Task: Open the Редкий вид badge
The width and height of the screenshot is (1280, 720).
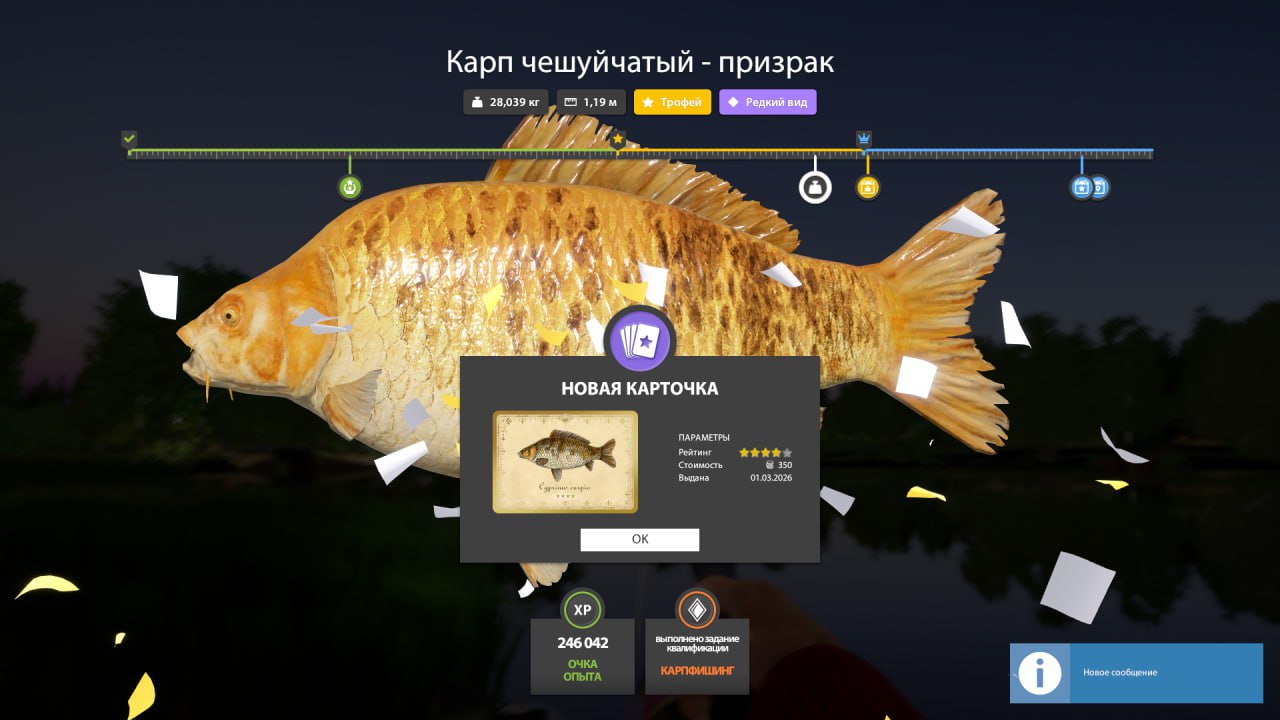Action: [768, 101]
